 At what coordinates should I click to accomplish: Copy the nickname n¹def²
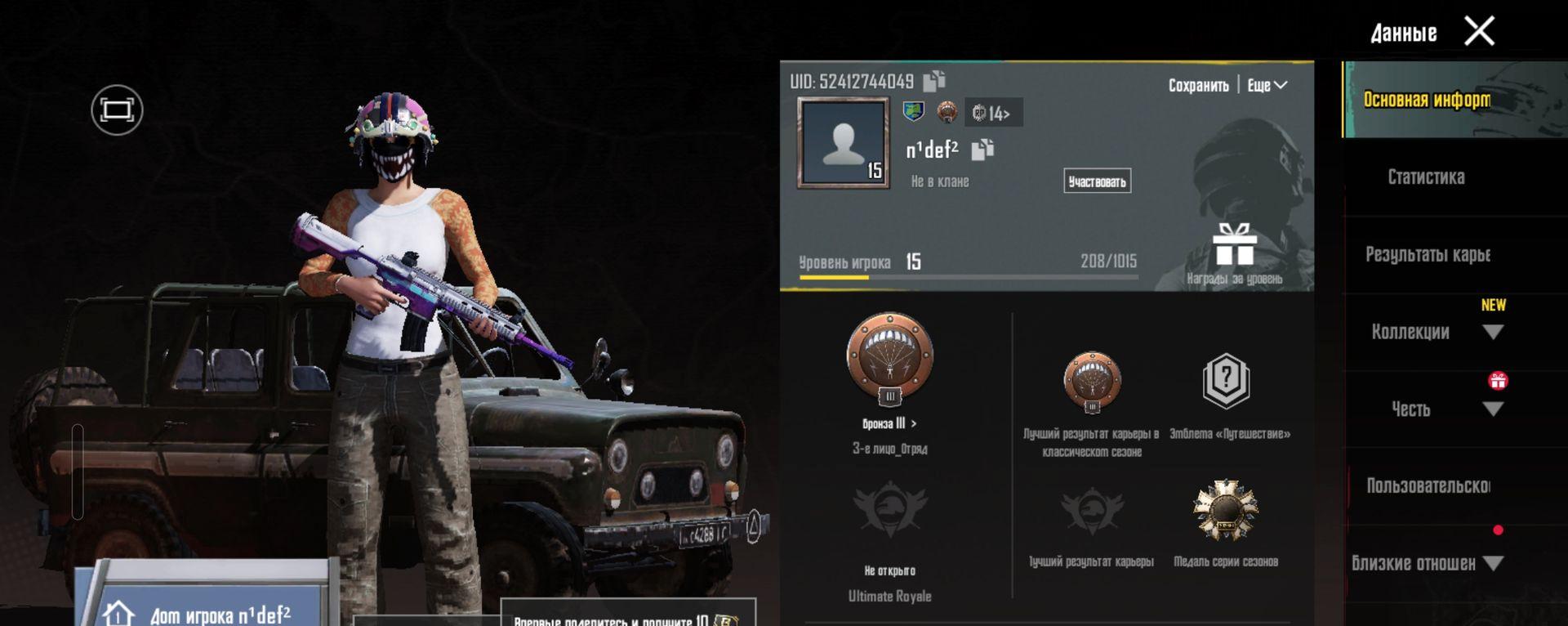point(982,150)
